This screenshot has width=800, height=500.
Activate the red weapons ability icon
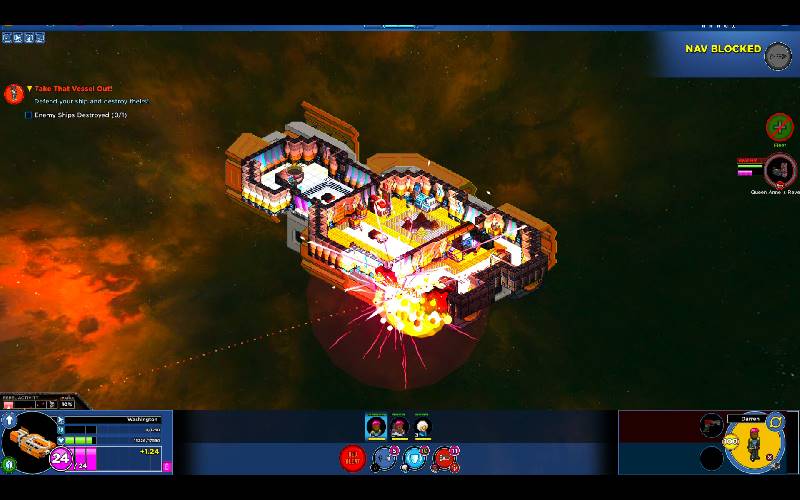tap(445, 460)
